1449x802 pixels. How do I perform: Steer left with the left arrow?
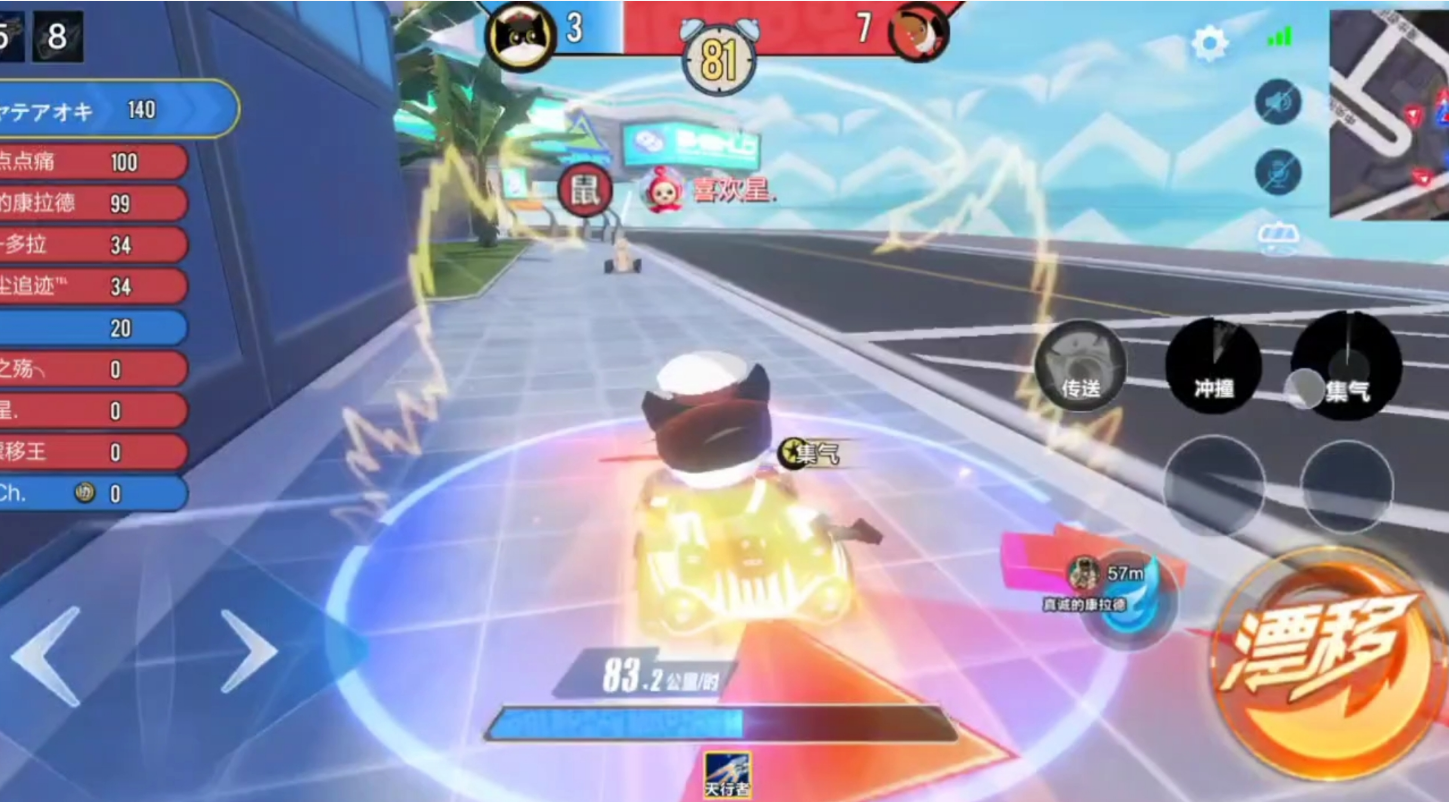pyautogui.click(x=47, y=656)
